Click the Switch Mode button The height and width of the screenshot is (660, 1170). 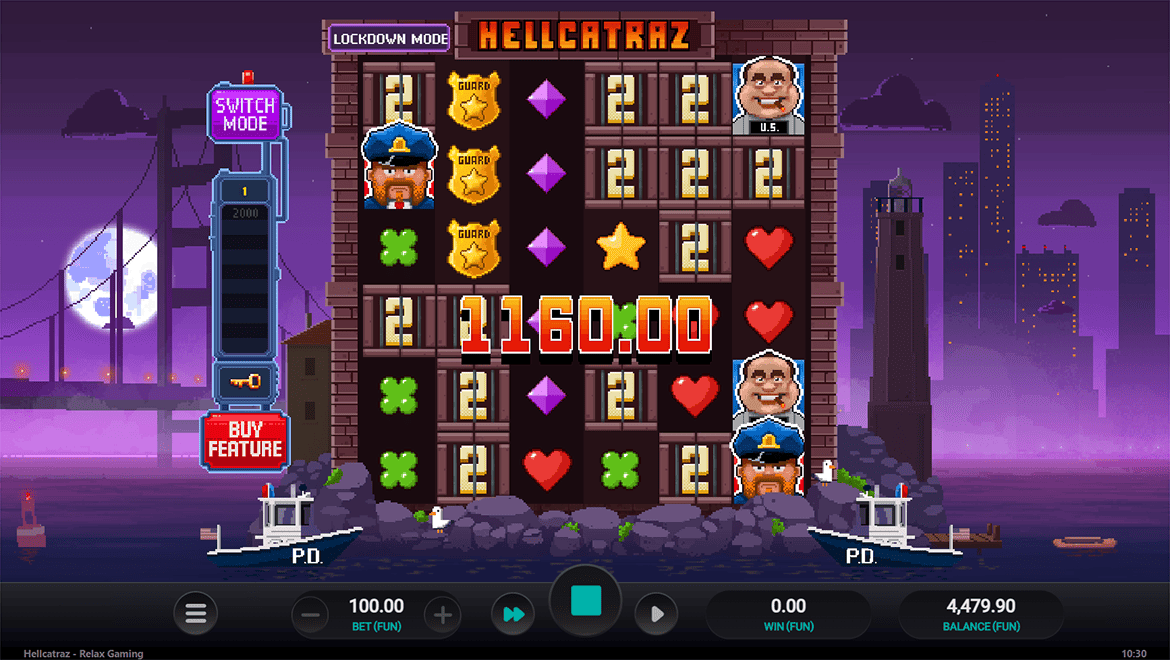click(245, 115)
